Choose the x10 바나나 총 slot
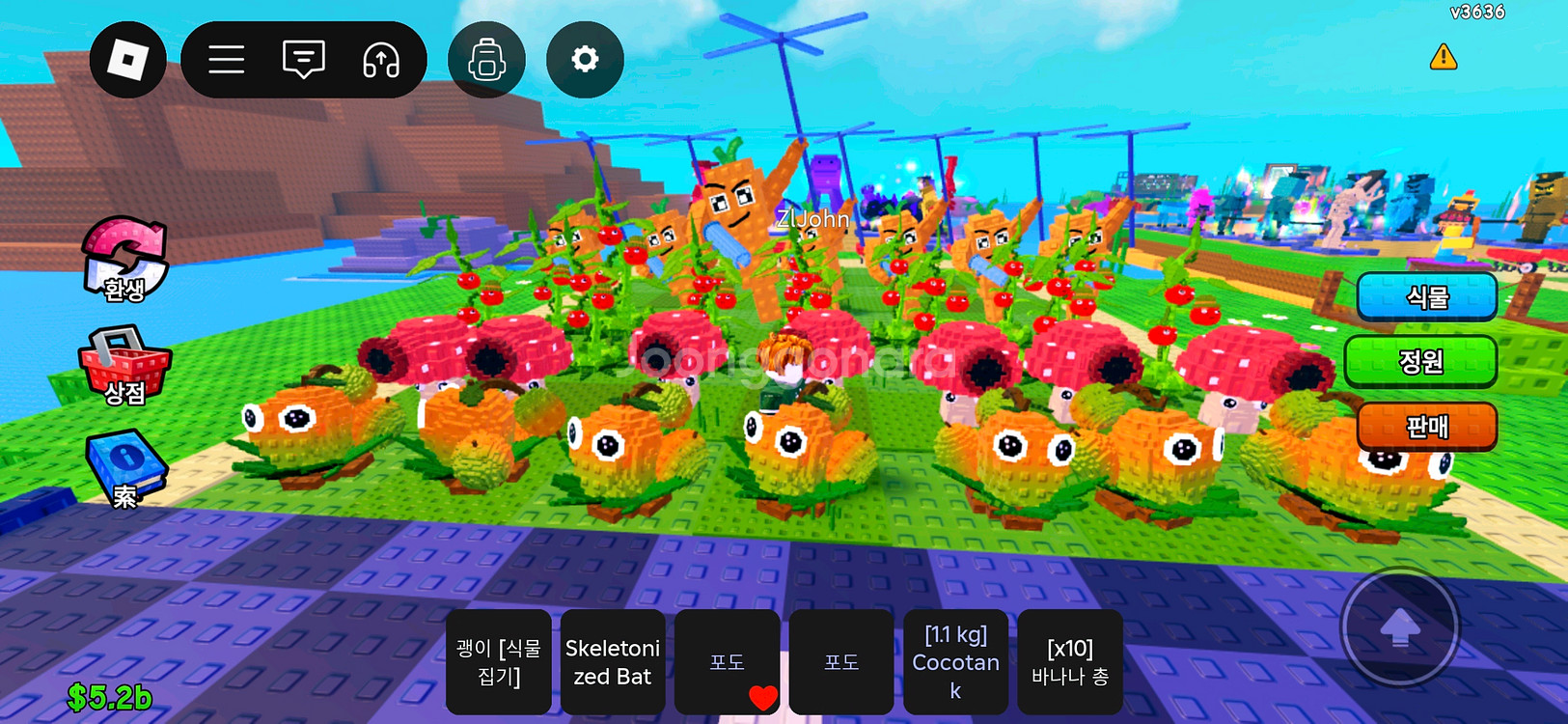 (x=1069, y=662)
